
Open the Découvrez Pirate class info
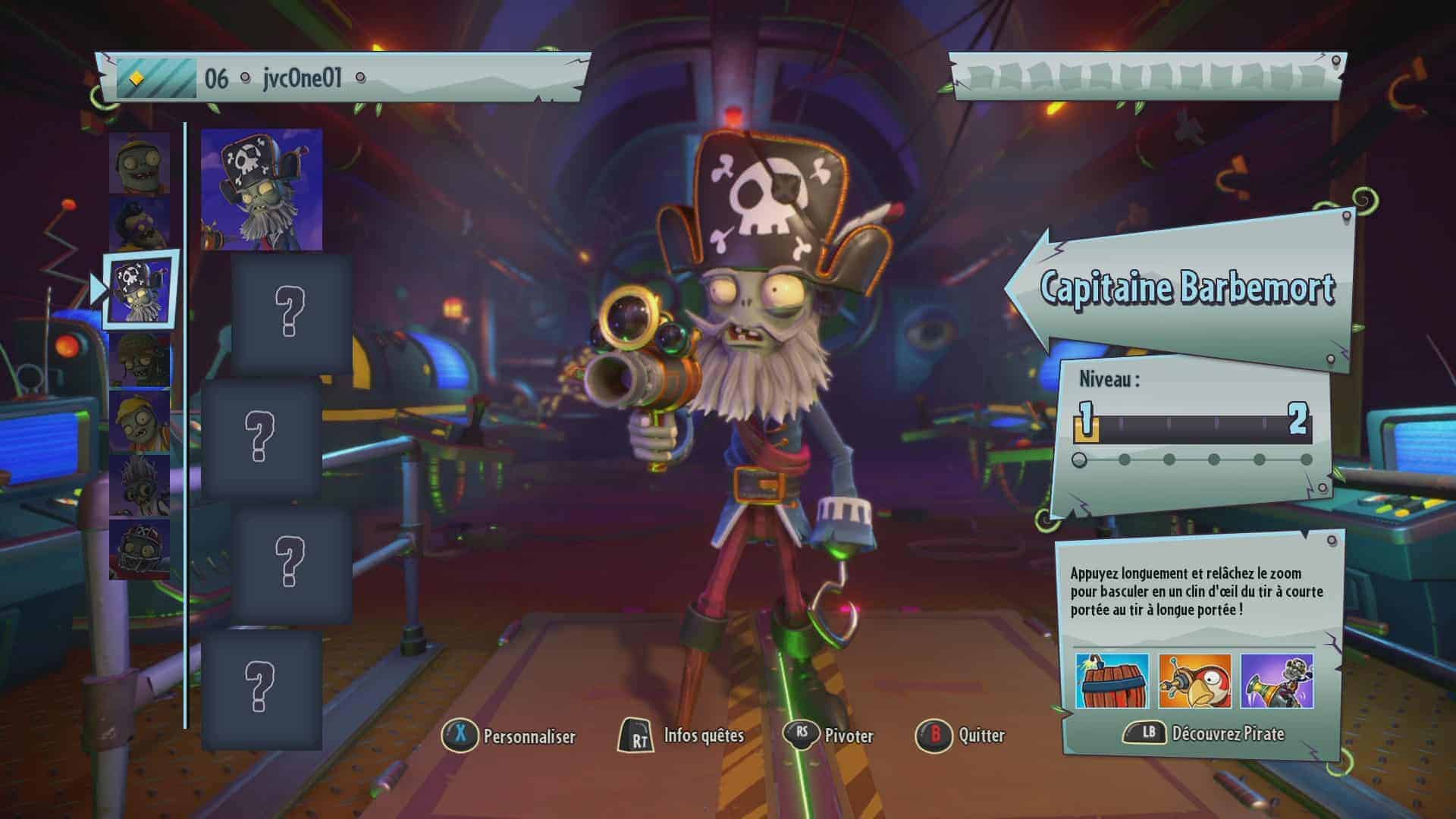(1206, 733)
